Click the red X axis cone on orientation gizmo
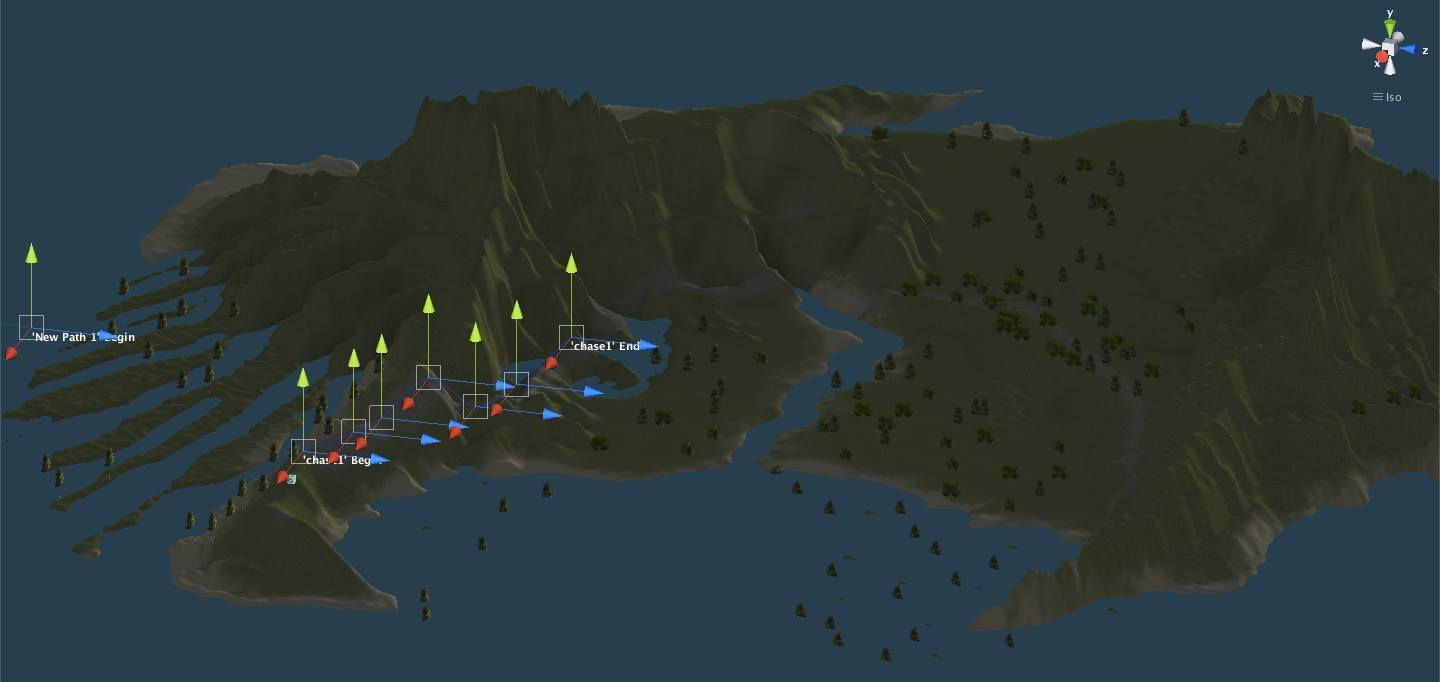Viewport: 1440px width, 682px height. click(x=1382, y=58)
